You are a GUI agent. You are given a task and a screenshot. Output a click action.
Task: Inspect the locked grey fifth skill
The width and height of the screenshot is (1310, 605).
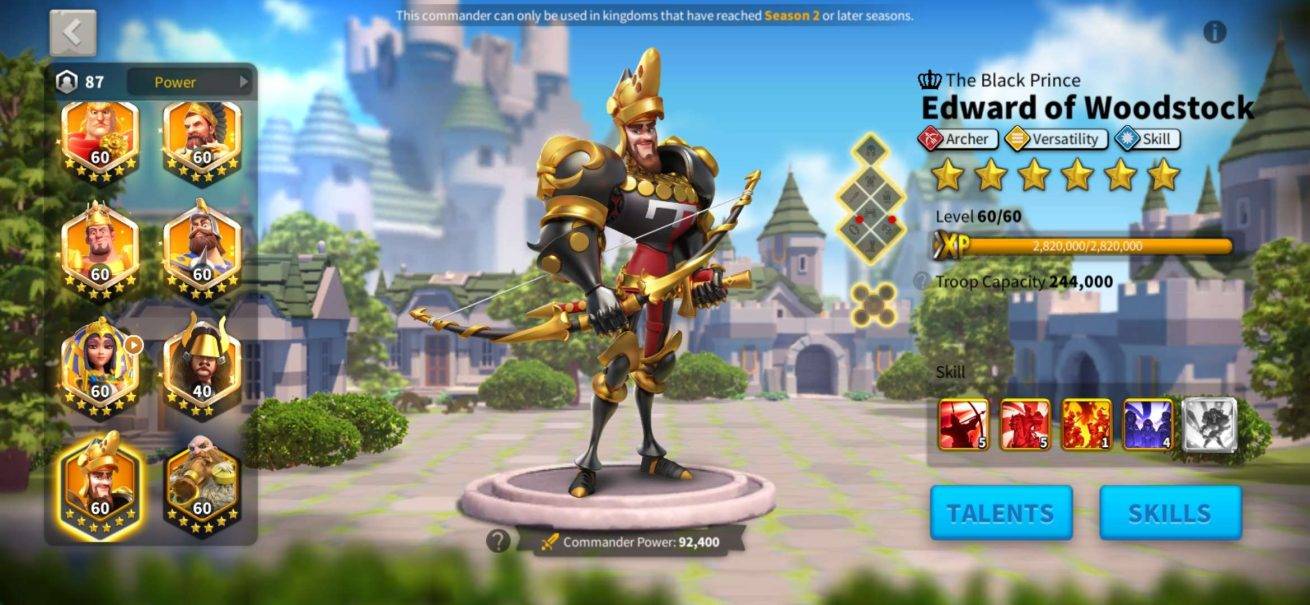point(1209,424)
